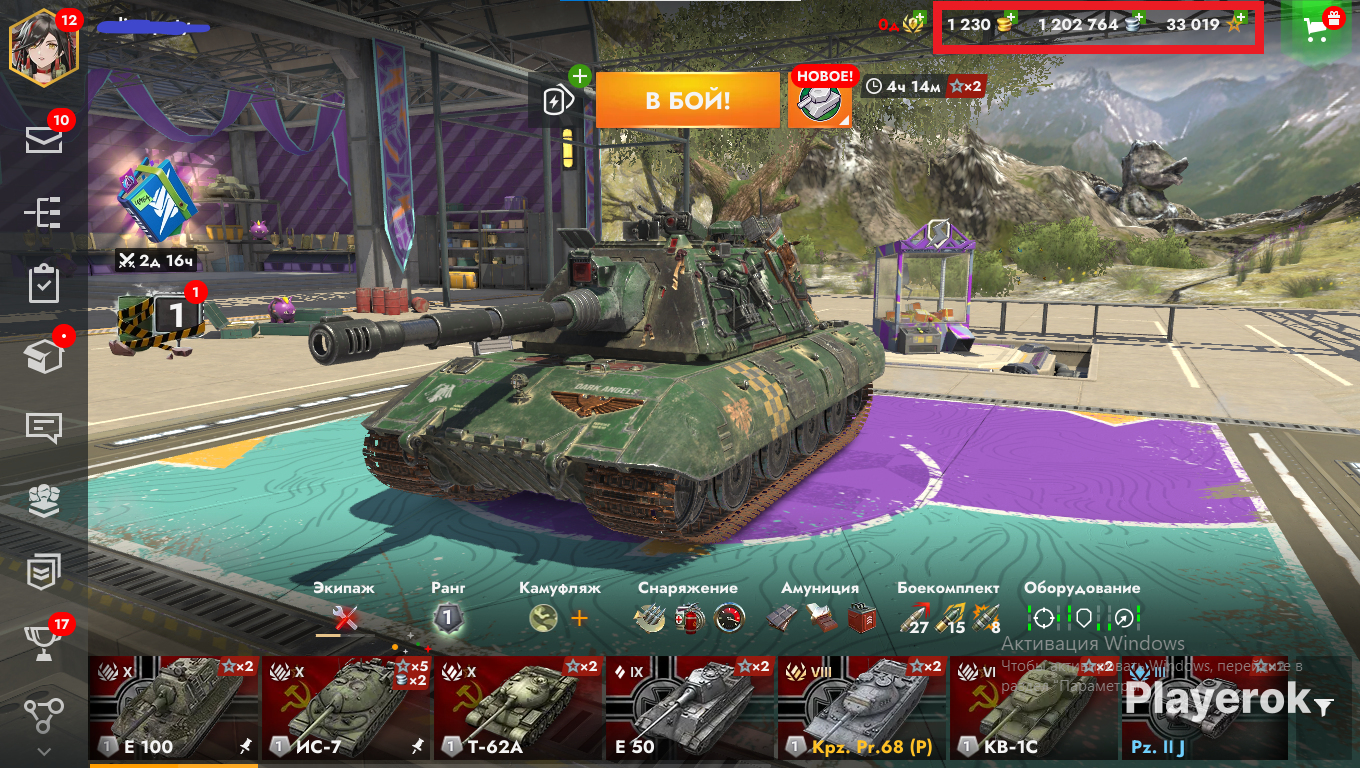Select the E 100 tank card

(174, 708)
